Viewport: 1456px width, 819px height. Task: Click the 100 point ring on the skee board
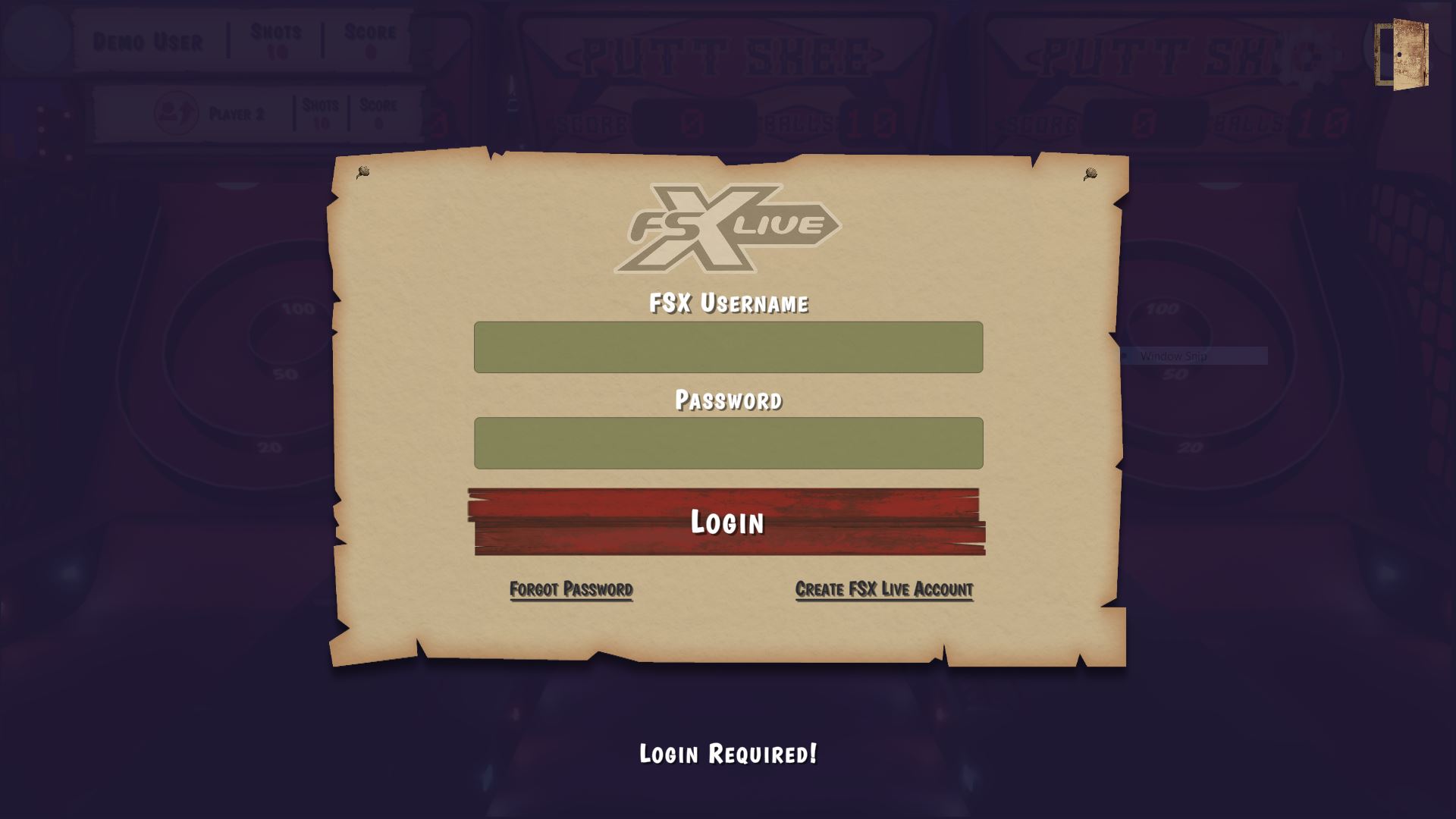[300, 309]
